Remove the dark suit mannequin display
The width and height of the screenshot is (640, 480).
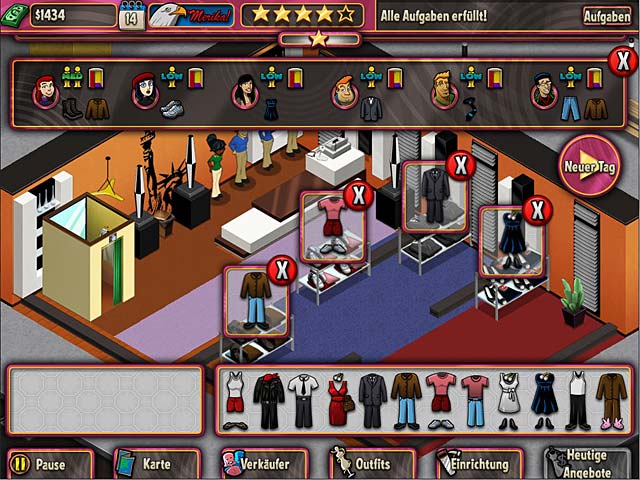[x=459, y=164]
